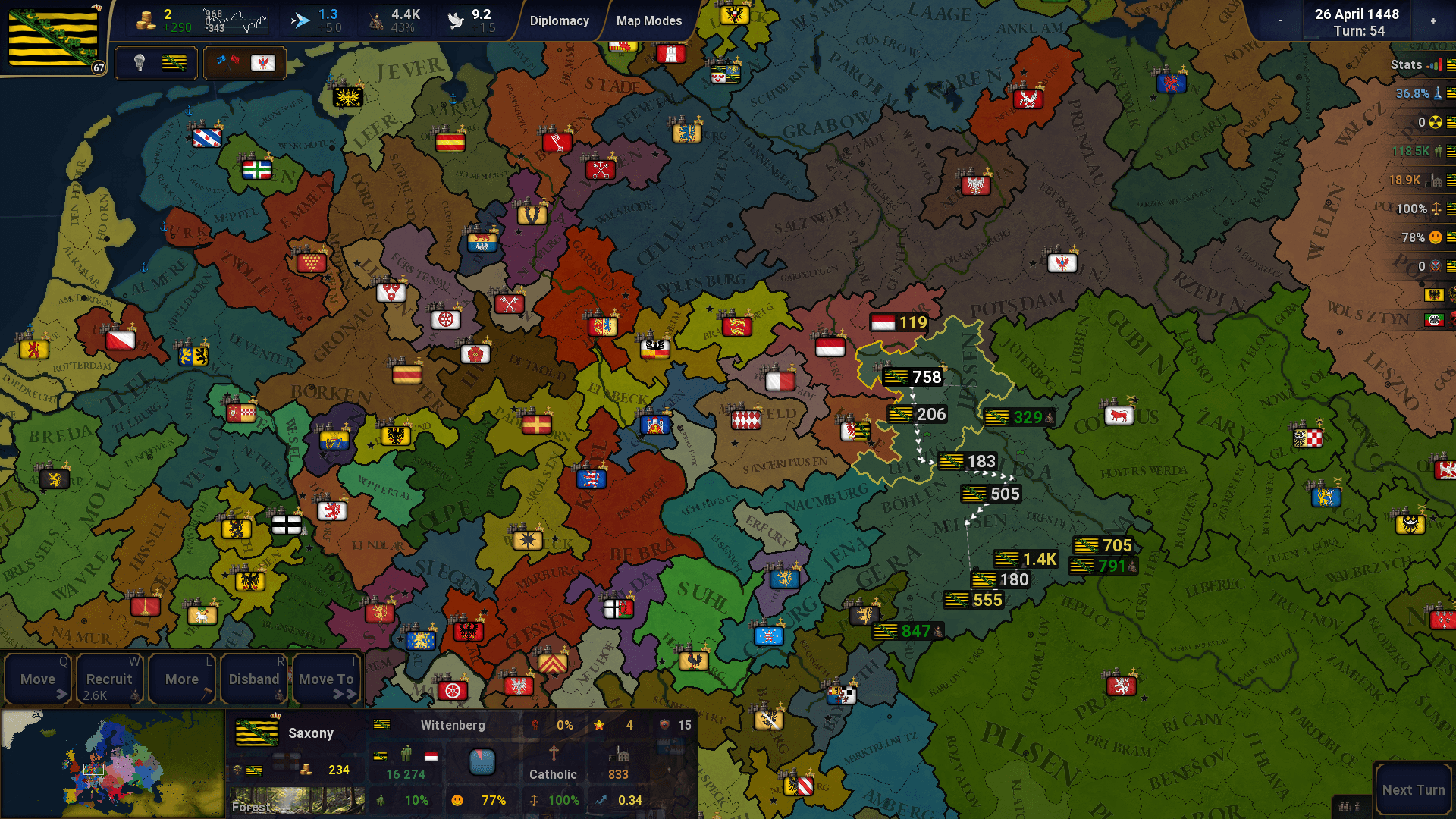Open the Map Modes menu
1456x819 pixels.
tap(648, 20)
